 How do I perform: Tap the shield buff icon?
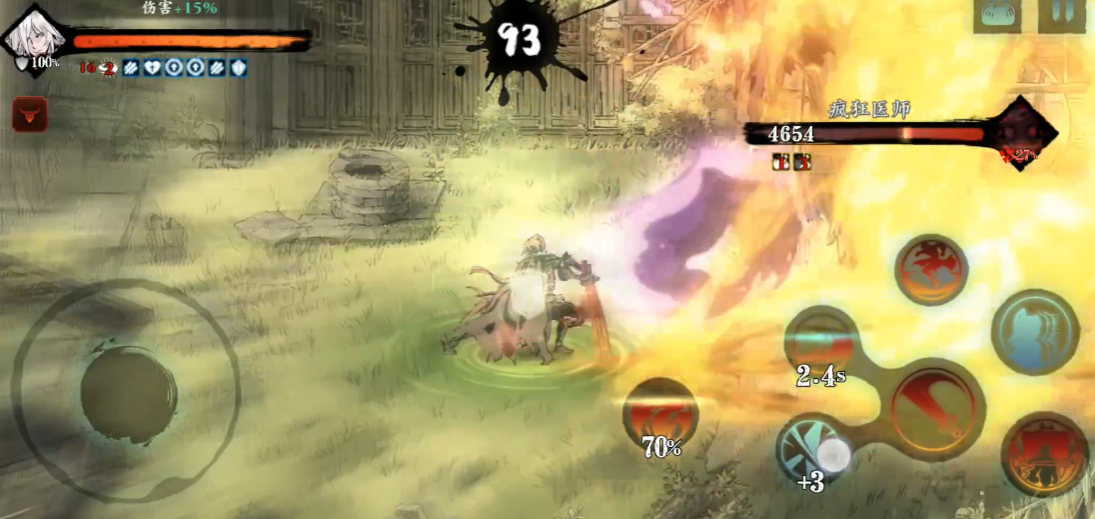(x=239, y=68)
